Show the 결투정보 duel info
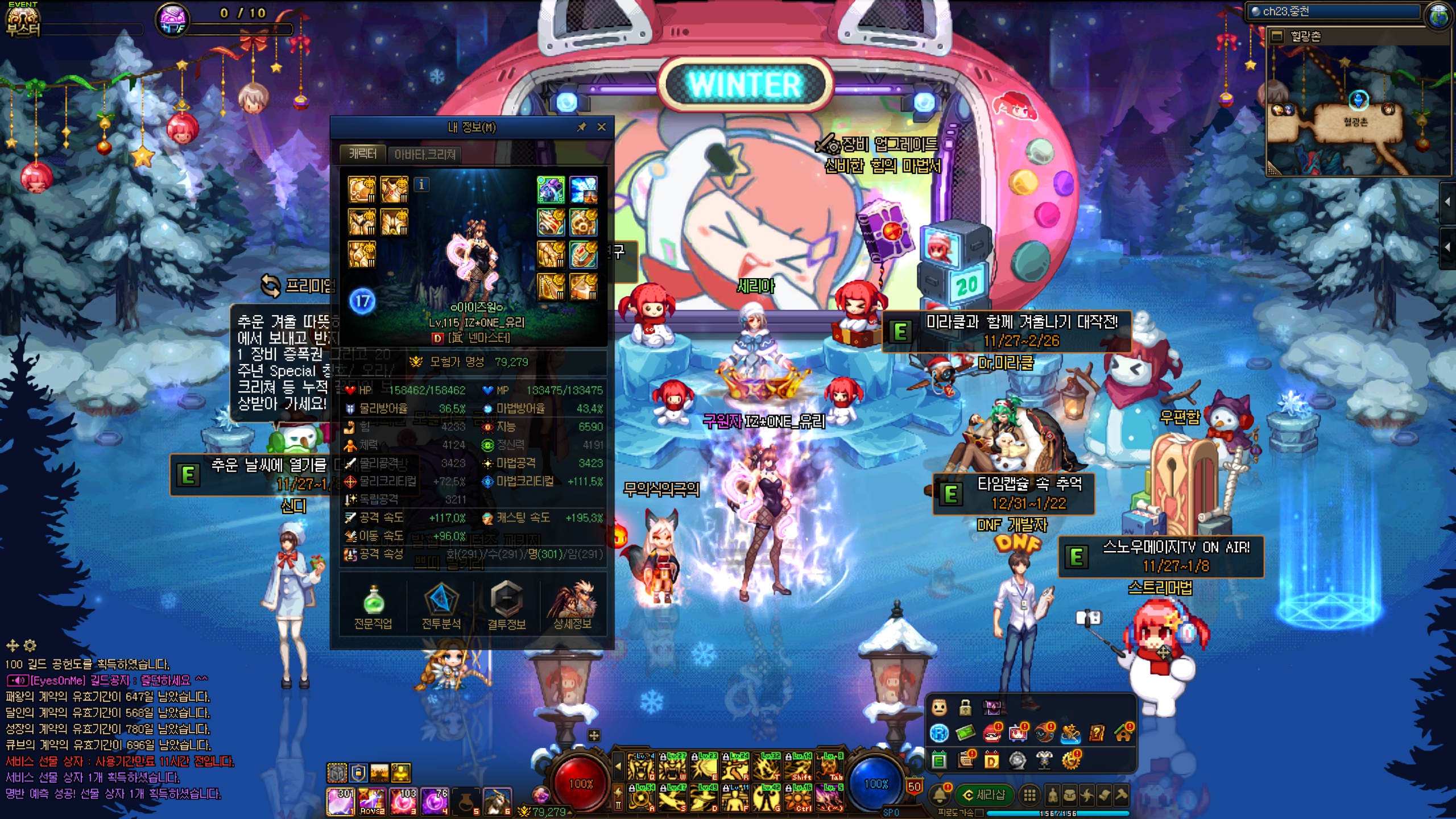Screen dimensions: 1456x819 click(506, 606)
